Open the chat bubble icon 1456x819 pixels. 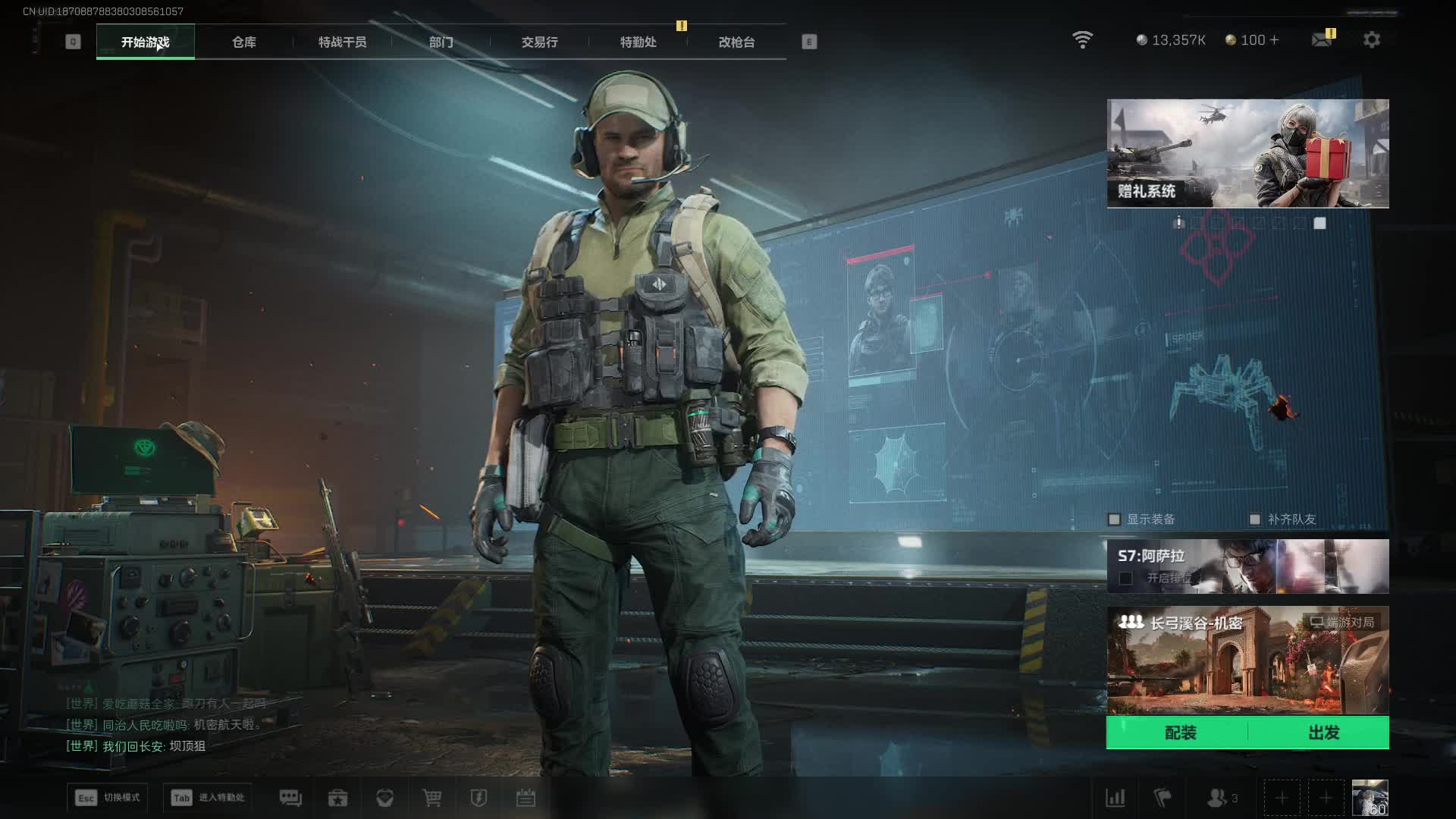pos(290,798)
